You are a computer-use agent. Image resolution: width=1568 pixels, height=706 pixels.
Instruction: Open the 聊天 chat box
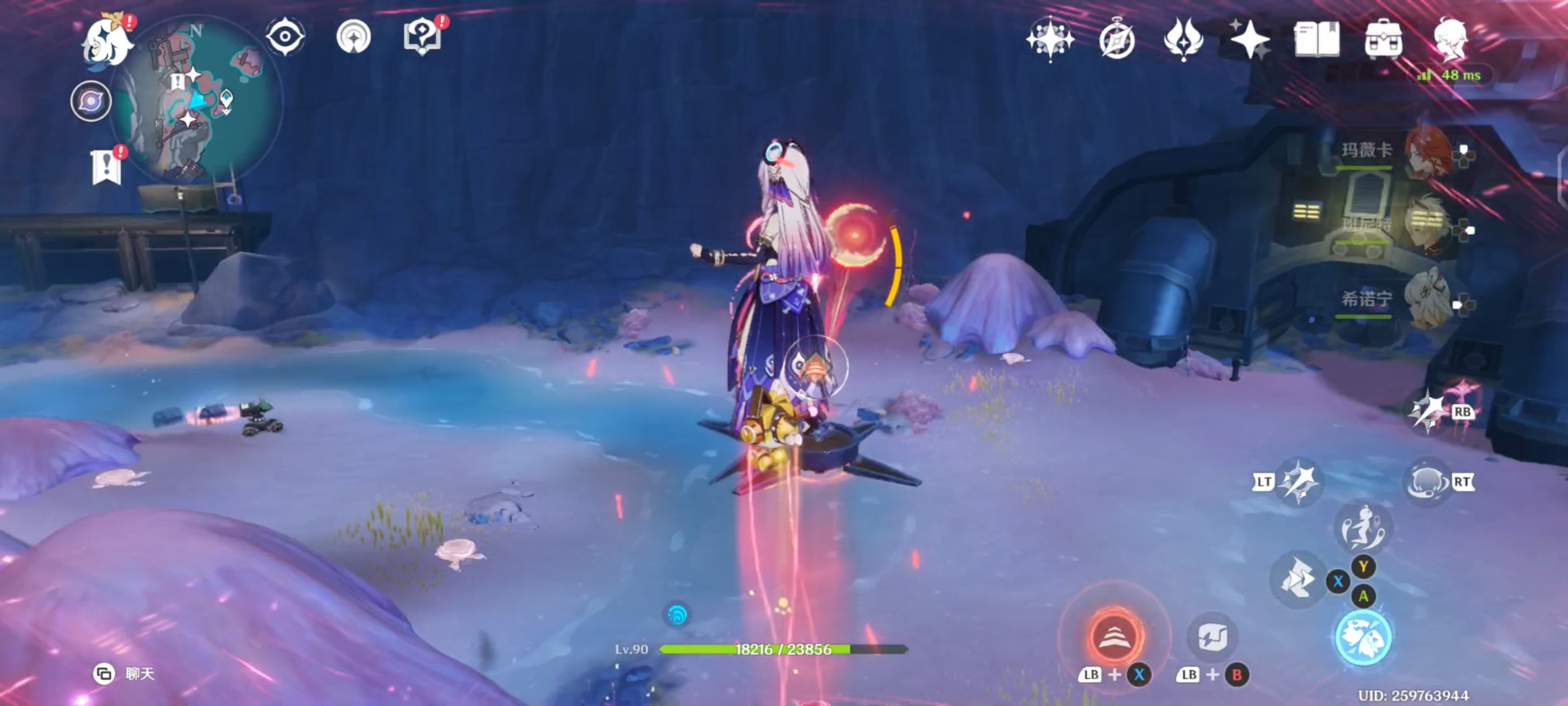(x=126, y=673)
